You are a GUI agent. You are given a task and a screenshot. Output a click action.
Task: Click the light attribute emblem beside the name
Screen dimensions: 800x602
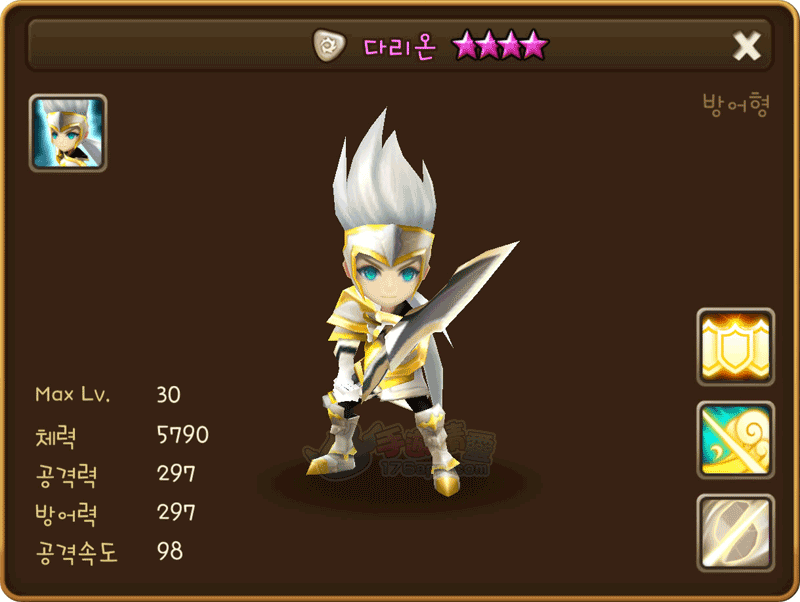click(x=327, y=45)
